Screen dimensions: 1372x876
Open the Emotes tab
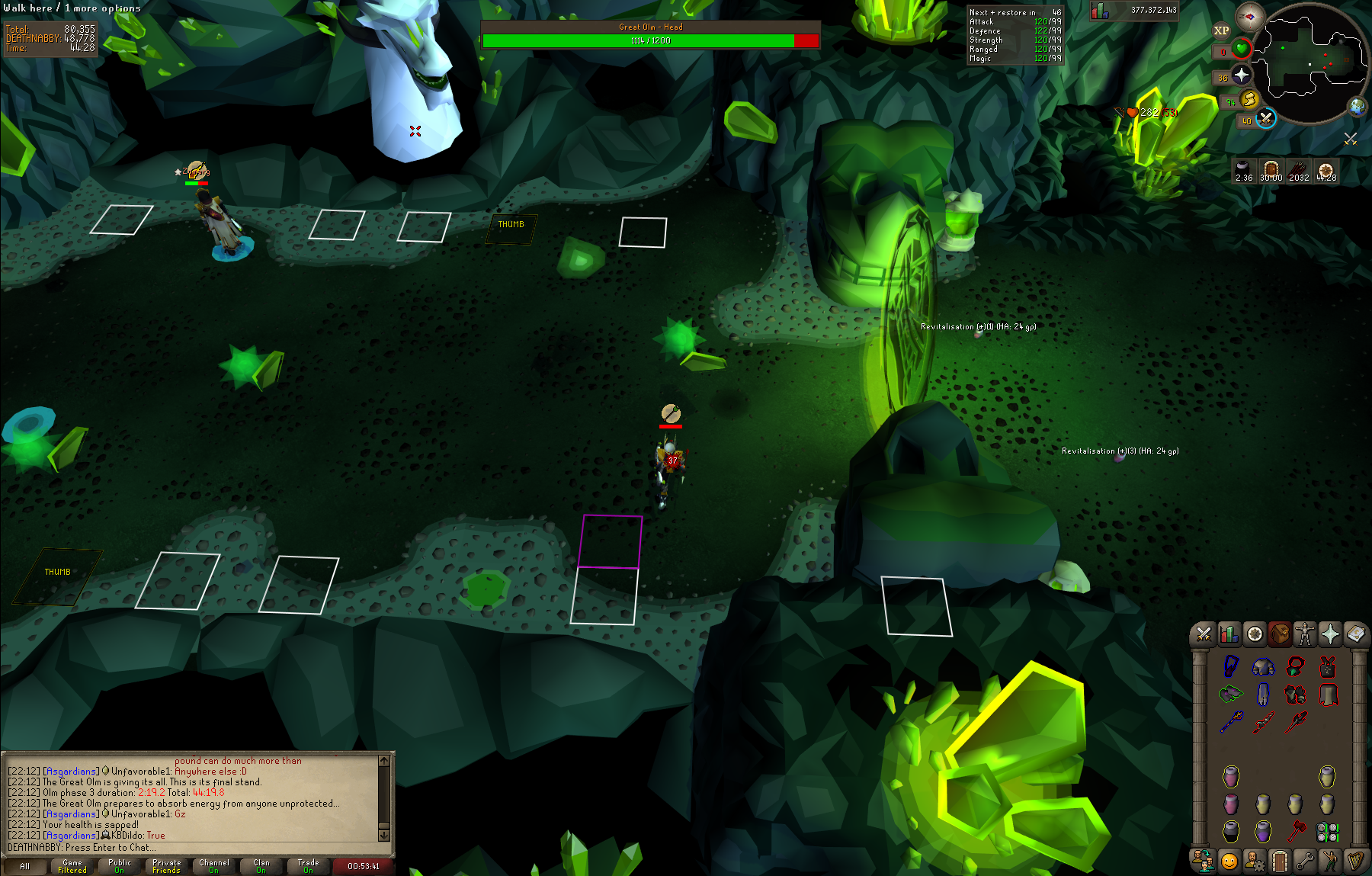(1330, 861)
